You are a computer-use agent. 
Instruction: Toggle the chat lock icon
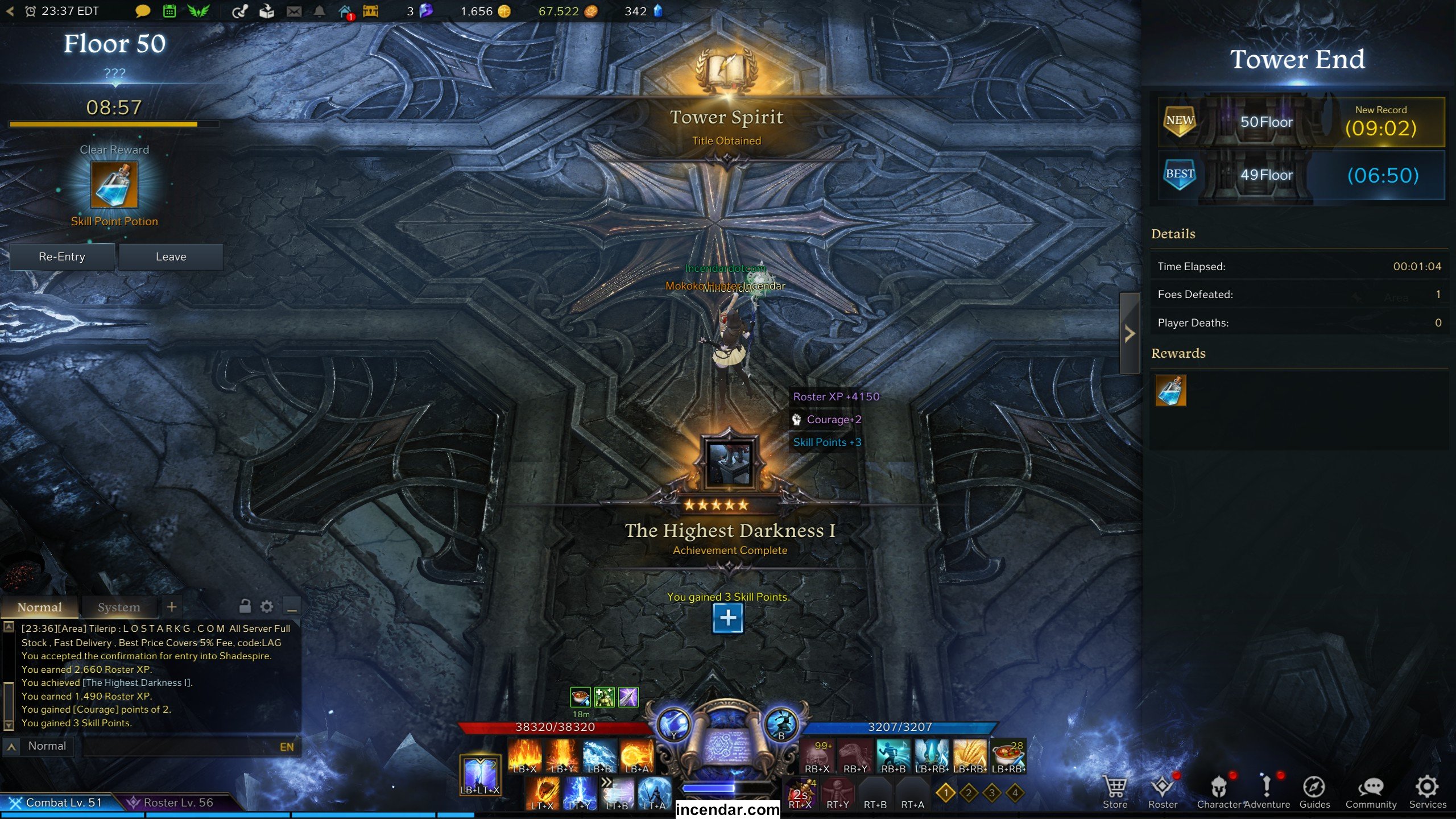[x=245, y=606]
